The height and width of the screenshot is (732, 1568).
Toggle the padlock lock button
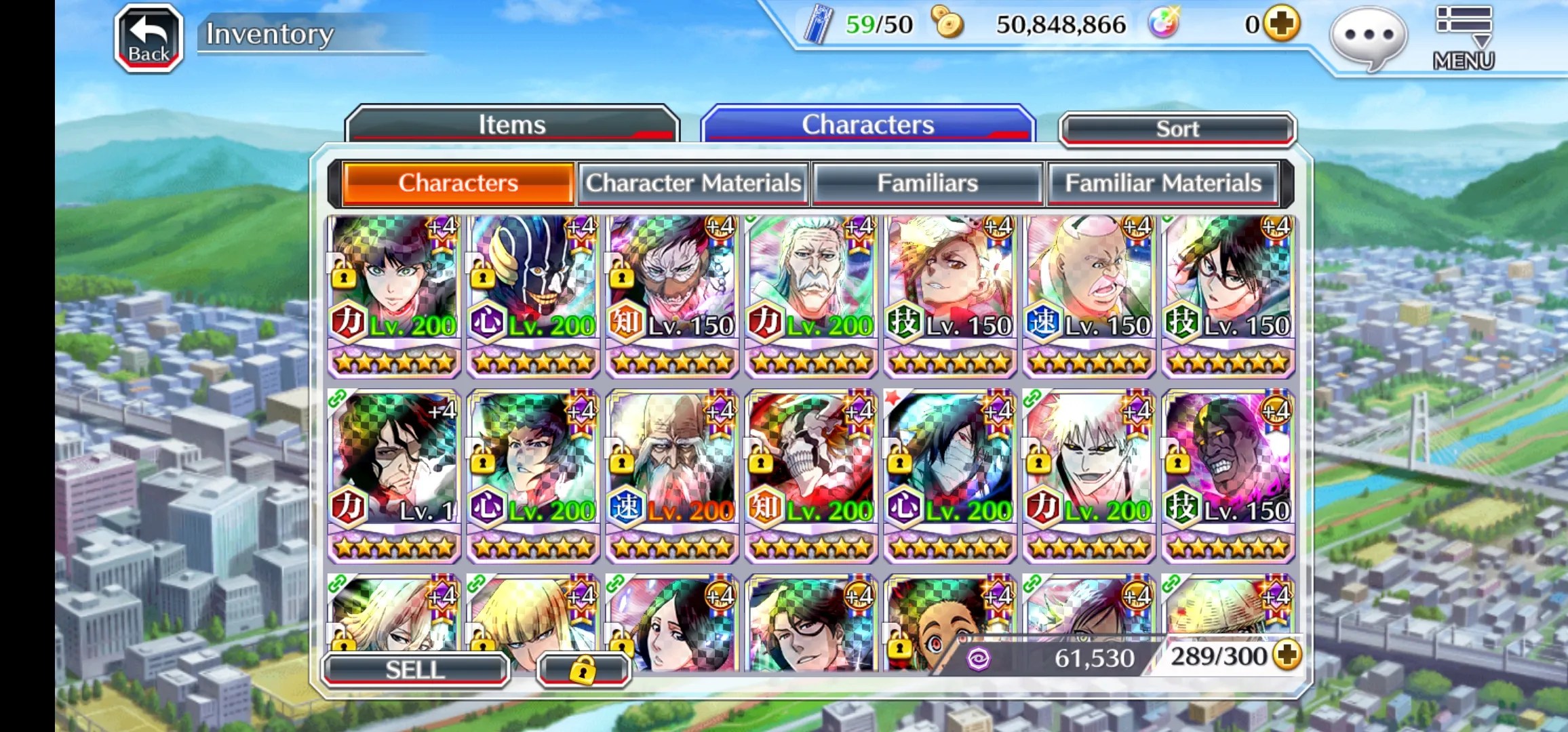pos(583,670)
